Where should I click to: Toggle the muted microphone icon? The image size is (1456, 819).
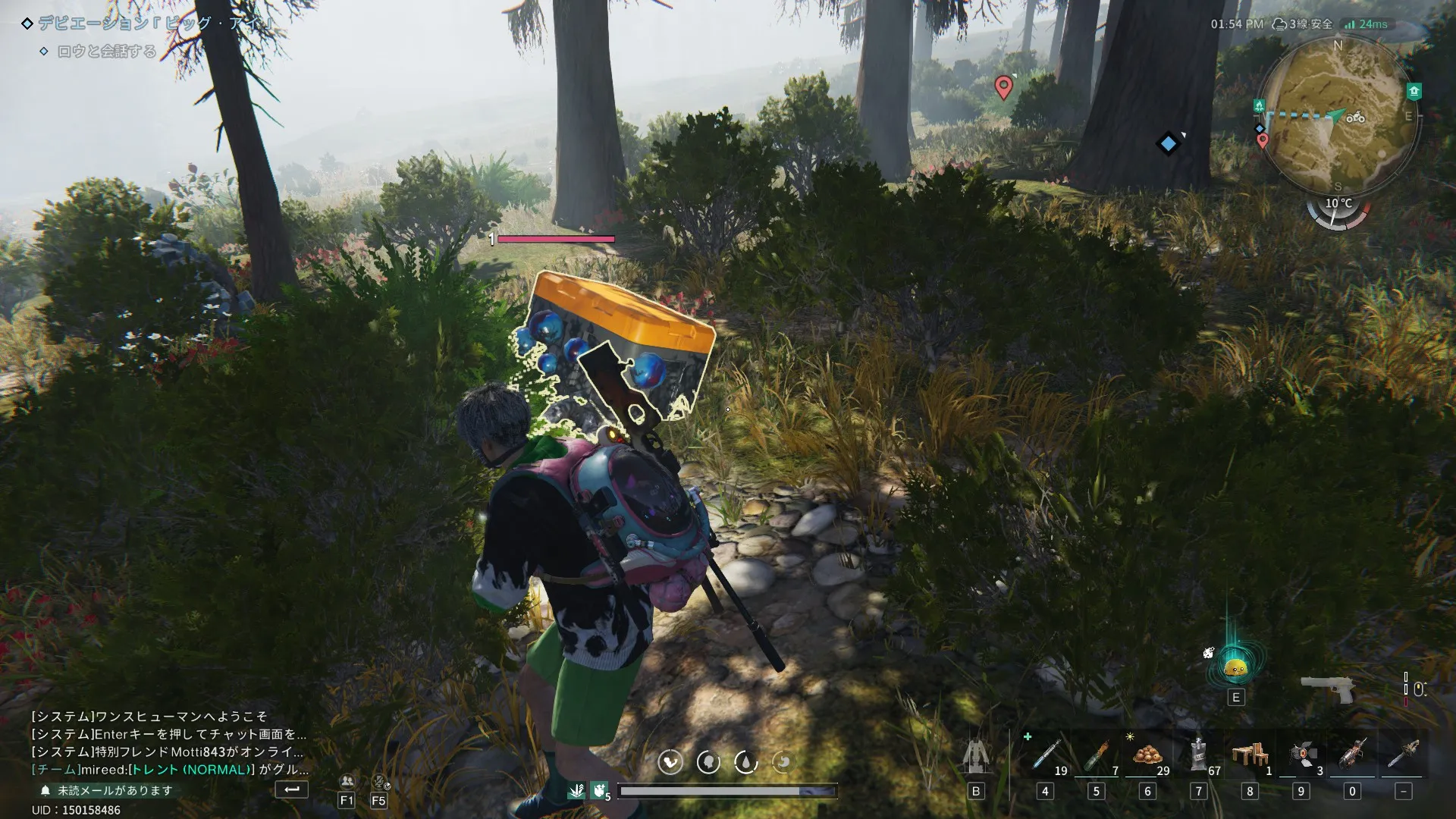click(379, 781)
